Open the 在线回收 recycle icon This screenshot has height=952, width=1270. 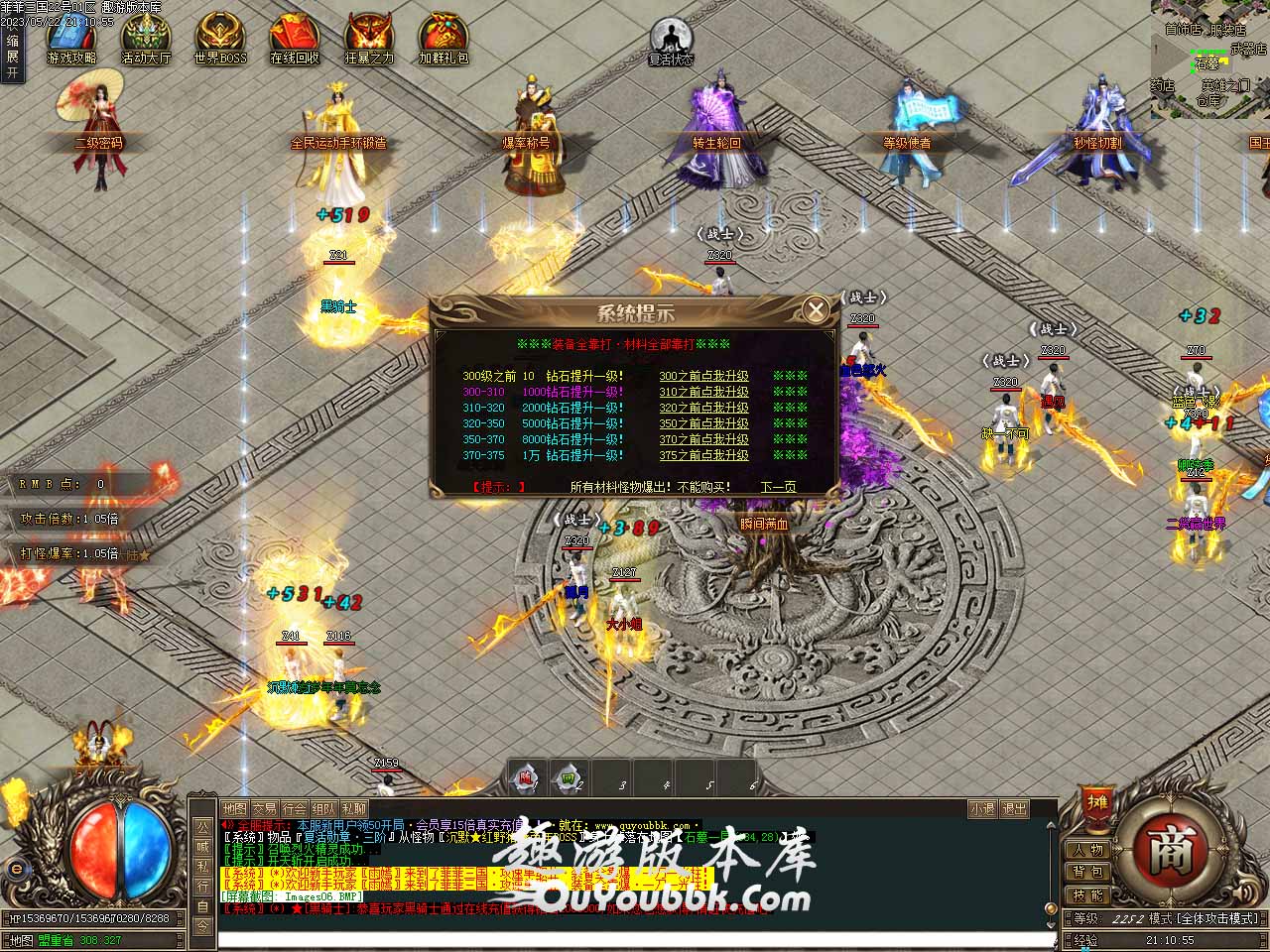click(x=295, y=39)
